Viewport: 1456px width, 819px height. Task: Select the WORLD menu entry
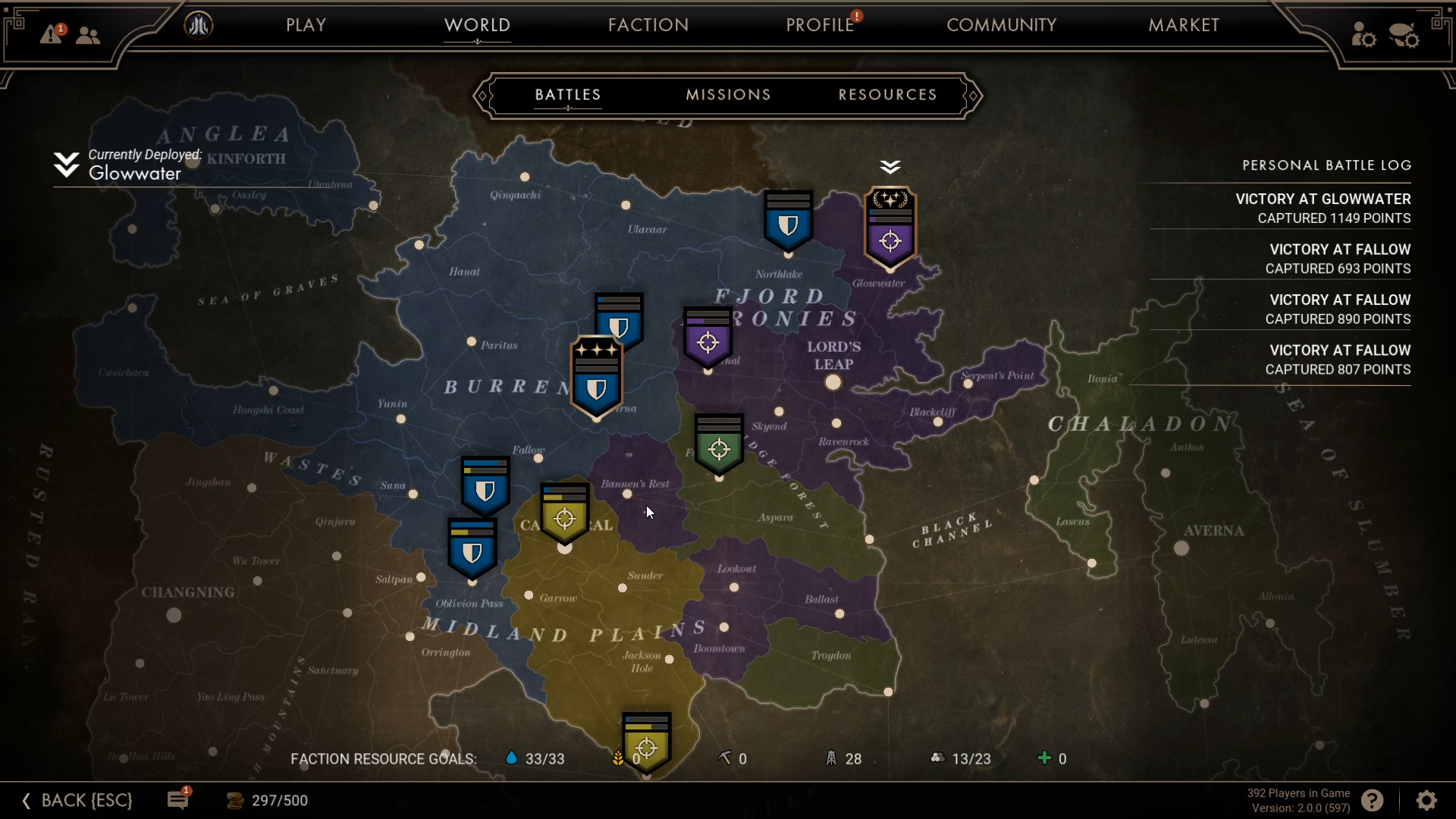[x=477, y=25]
